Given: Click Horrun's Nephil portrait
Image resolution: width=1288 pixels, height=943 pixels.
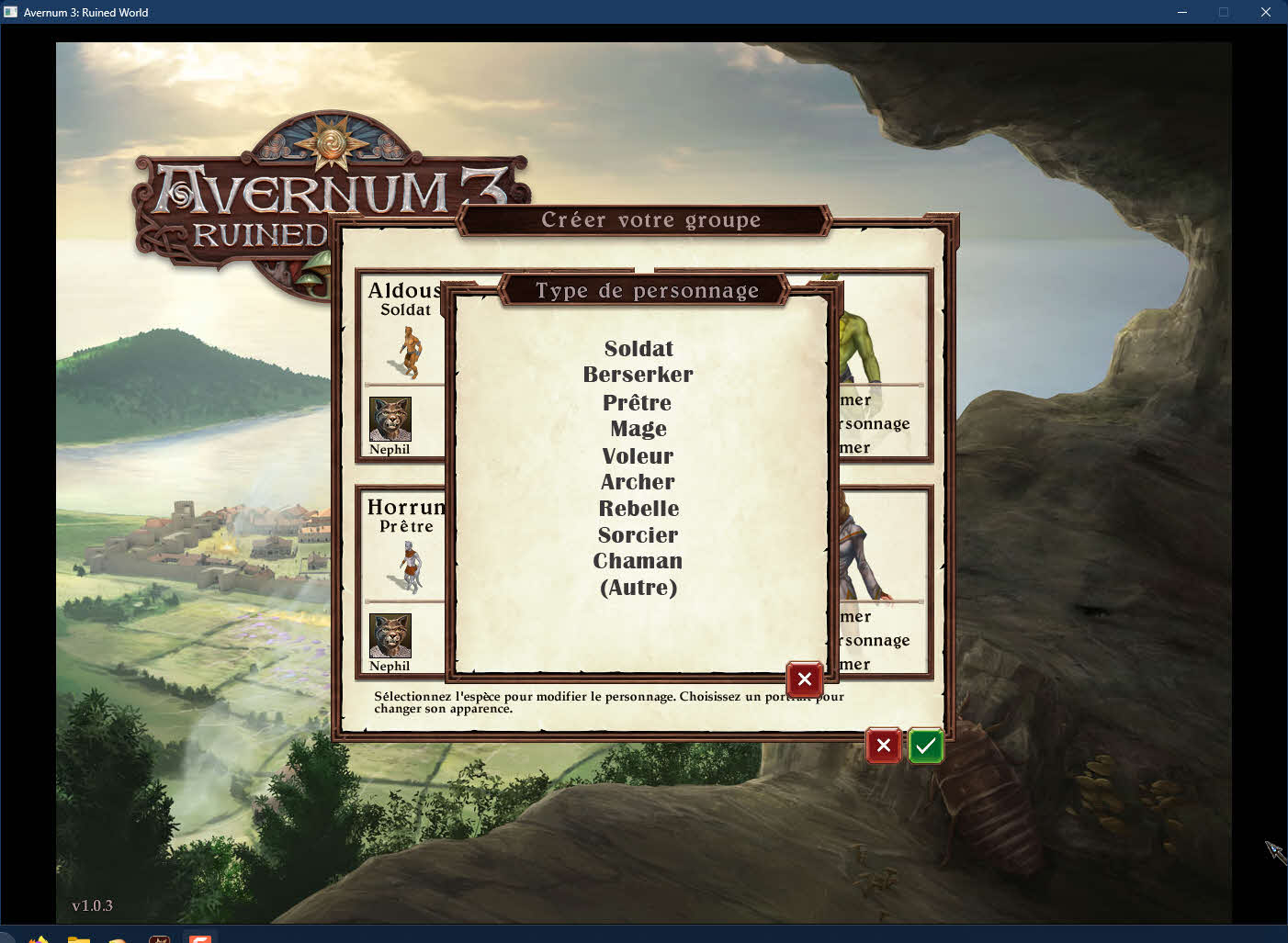Looking at the screenshot, I should [x=390, y=635].
